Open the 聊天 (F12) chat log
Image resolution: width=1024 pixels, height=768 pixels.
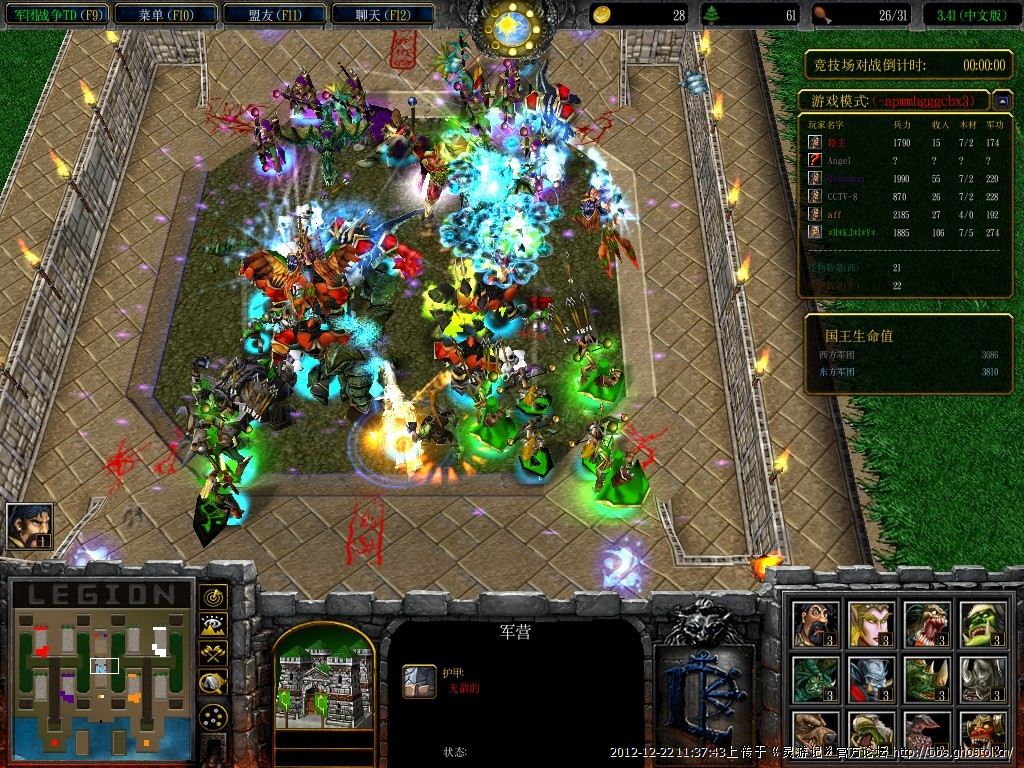(382, 14)
